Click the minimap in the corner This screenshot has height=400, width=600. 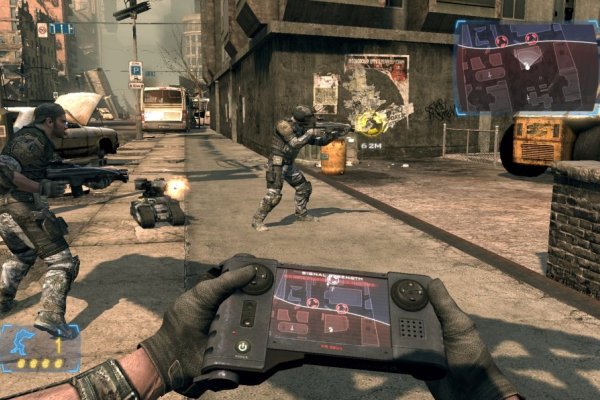[526, 66]
